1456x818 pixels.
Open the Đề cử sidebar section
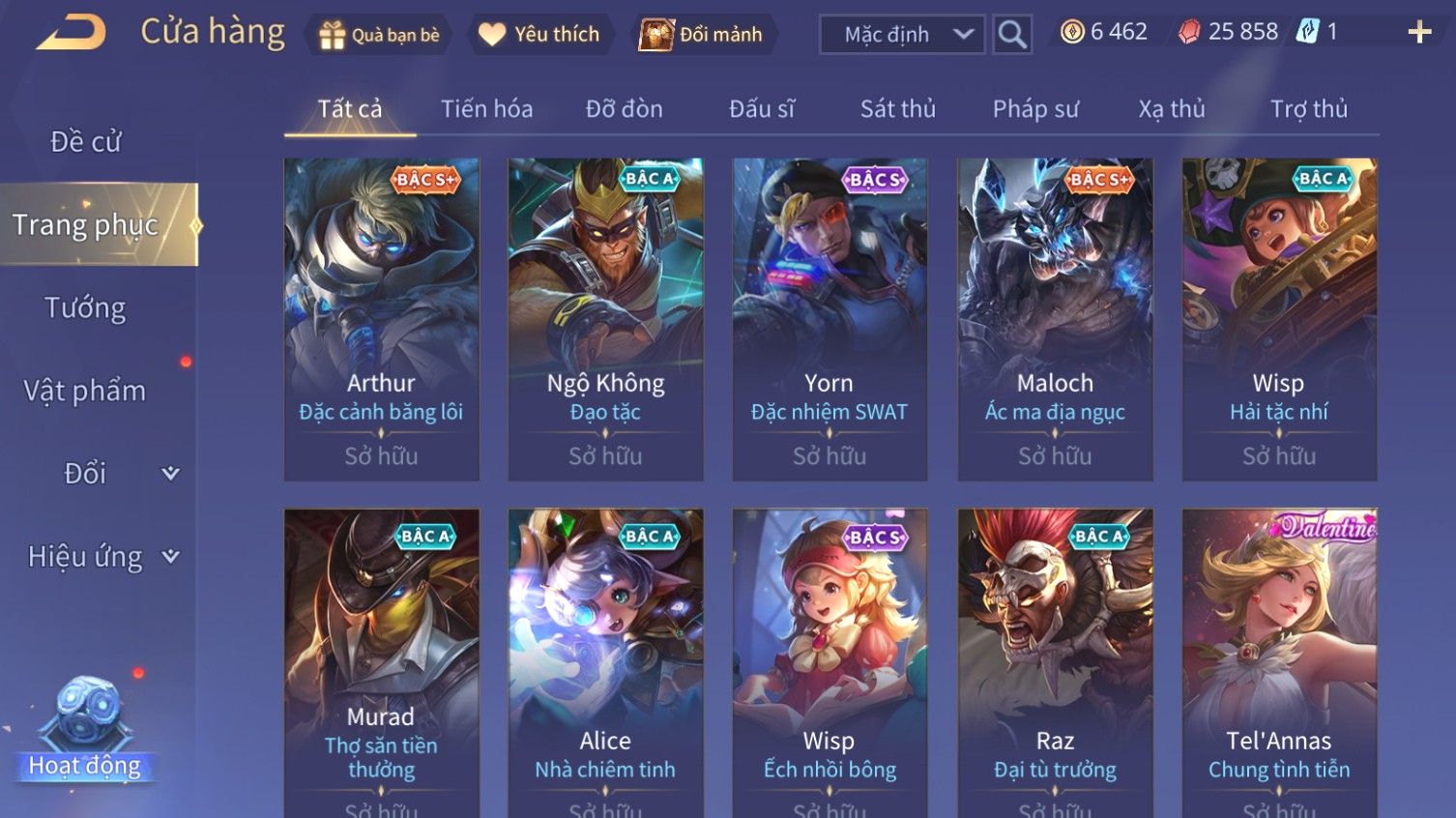pyautogui.click(x=85, y=142)
